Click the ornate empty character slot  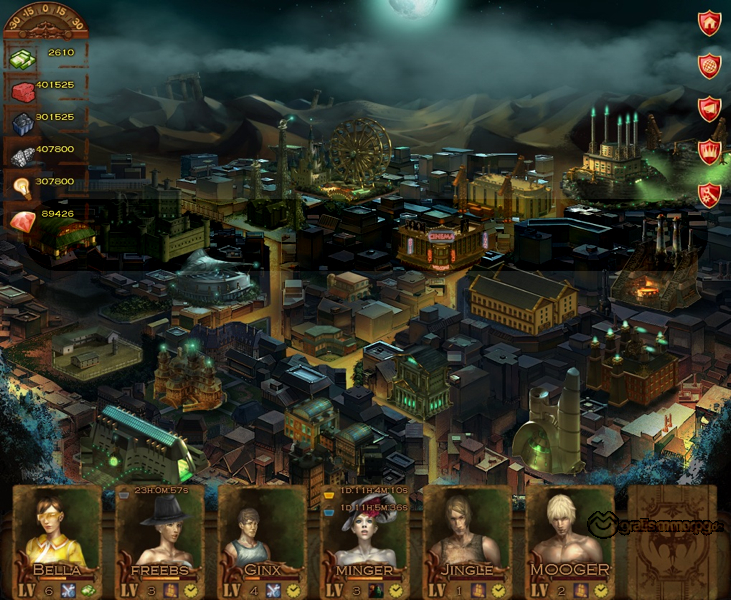click(x=672, y=540)
